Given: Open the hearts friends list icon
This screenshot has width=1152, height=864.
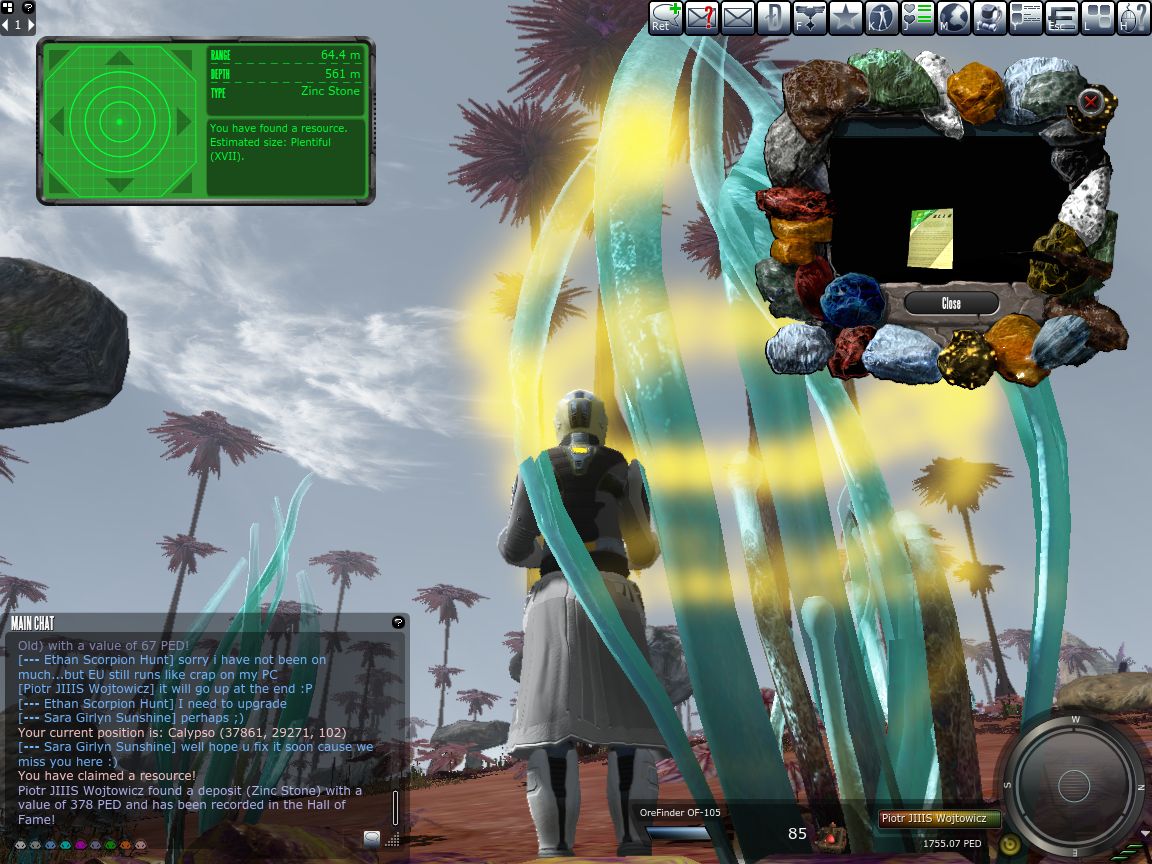Looking at the screenshot, I should (x=918, y=17).
